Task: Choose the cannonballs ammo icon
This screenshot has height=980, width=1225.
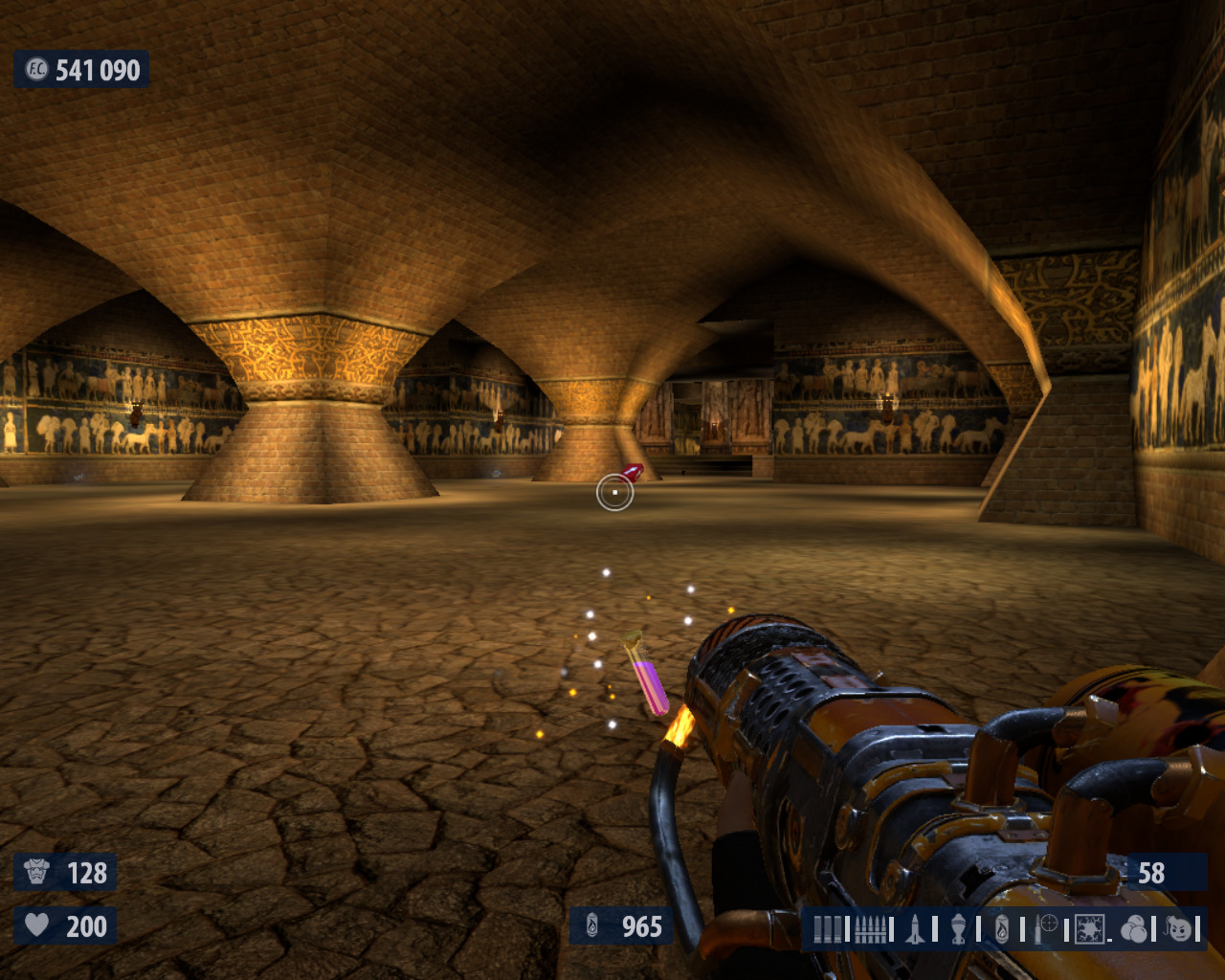Action: pyautogui.click(x=1133, y=928)
